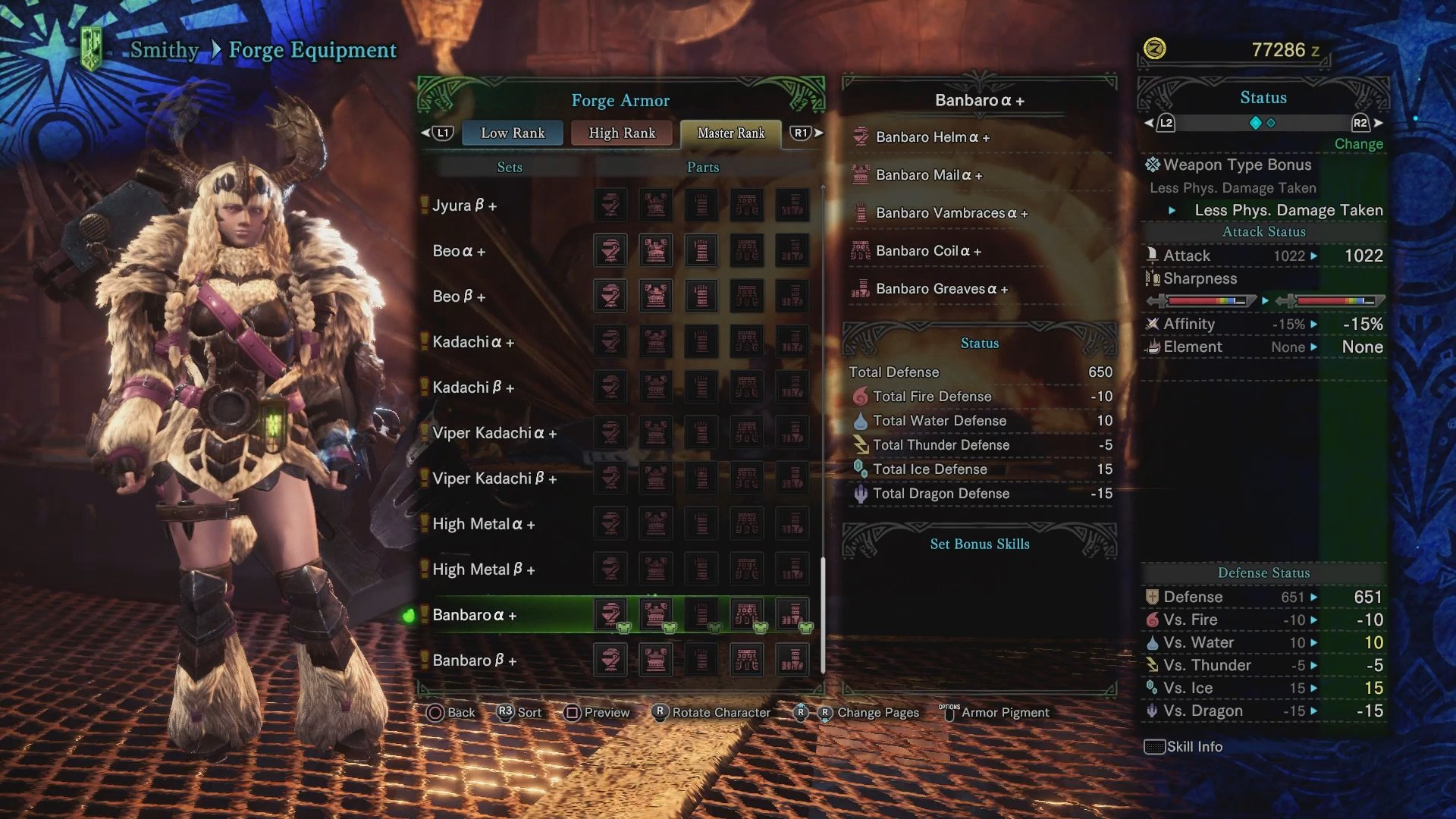This screenshot has width=1456, height=819.
Task: Select the Banbaro Mail α+ chest icon
Action: pos(861,174)
